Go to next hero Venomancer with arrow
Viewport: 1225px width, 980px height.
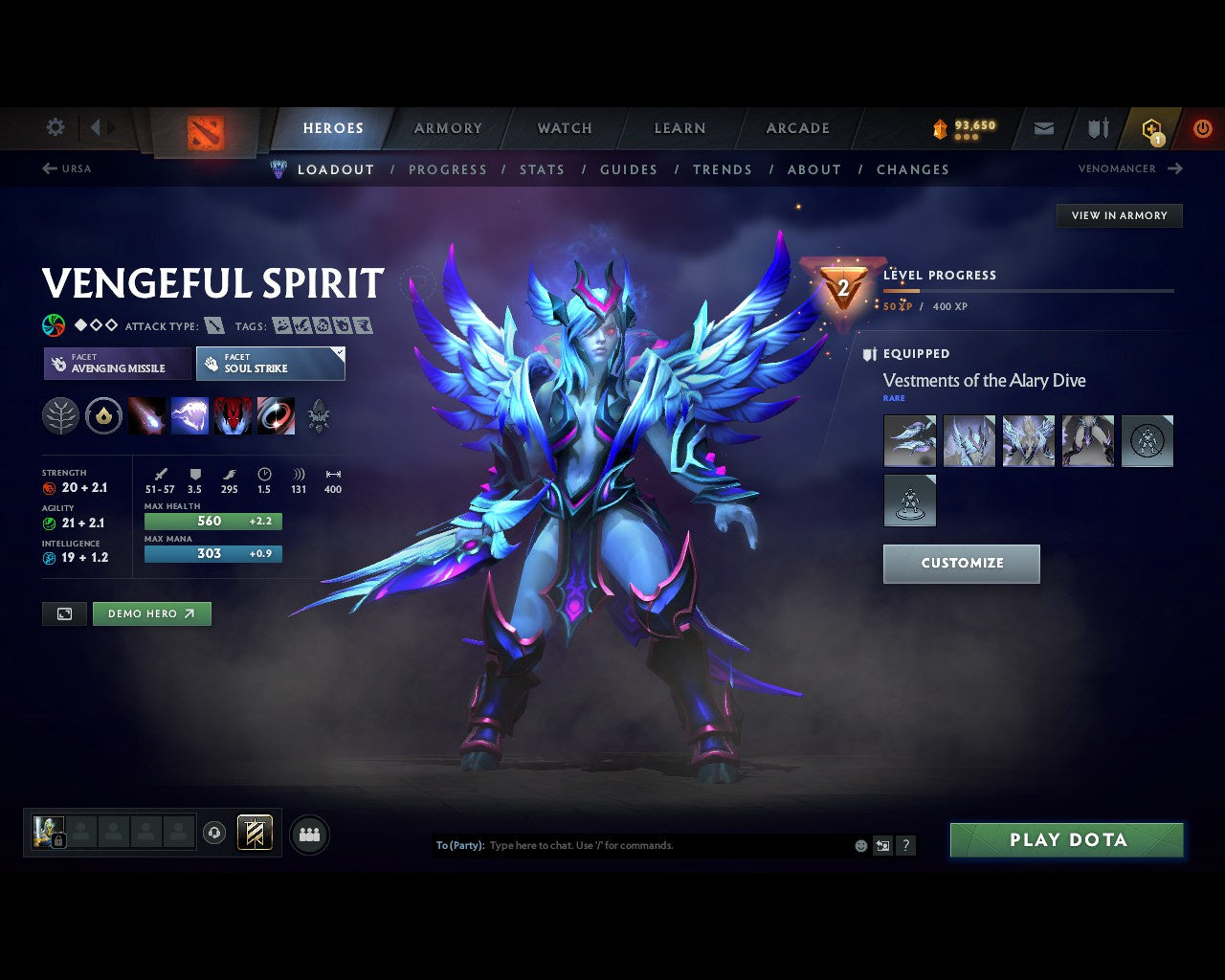coord(1175,168)
